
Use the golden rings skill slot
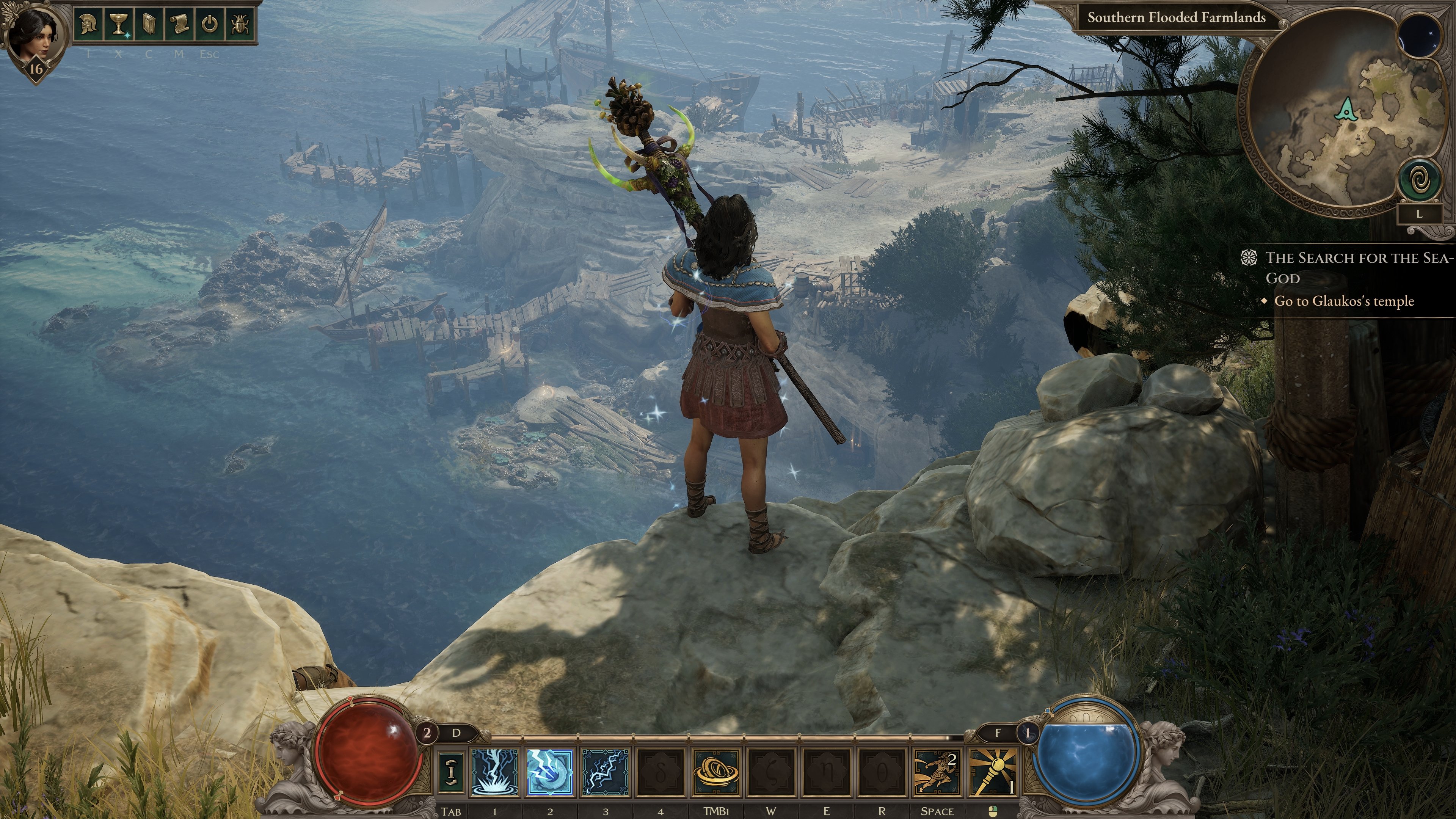tap(715, 772)
